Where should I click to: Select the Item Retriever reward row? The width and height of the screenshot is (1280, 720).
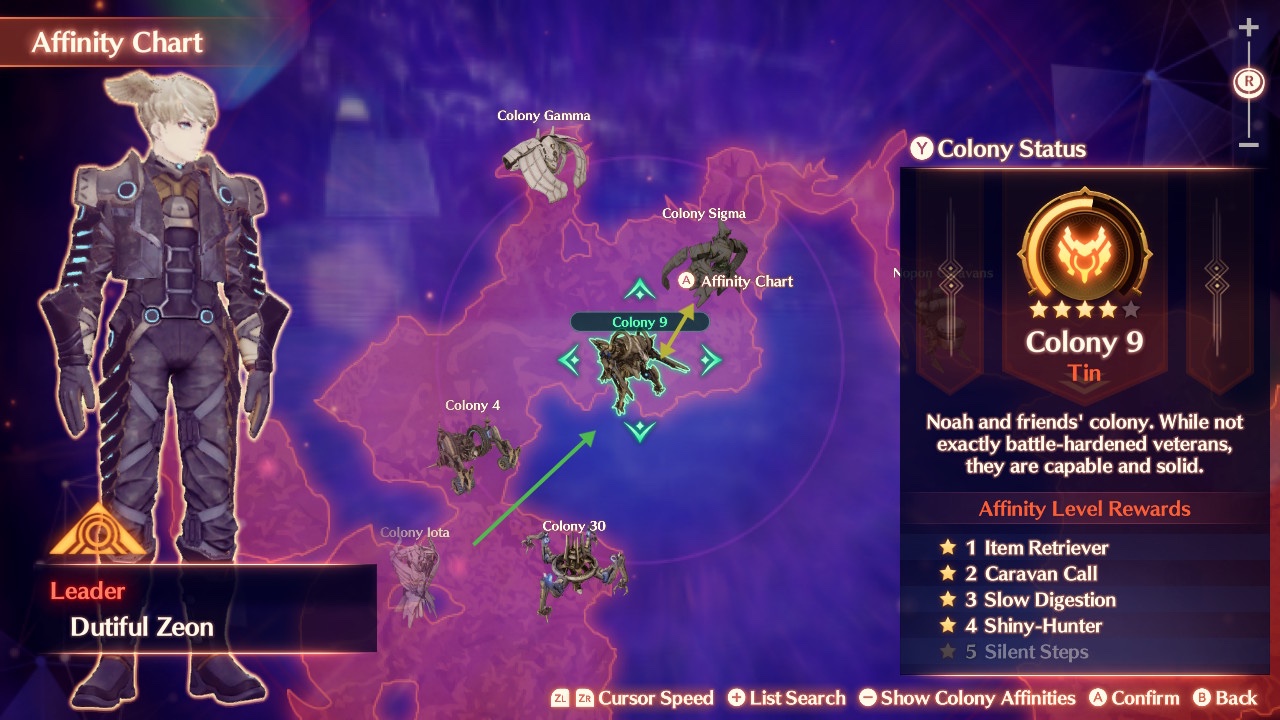click(1035, 548)
